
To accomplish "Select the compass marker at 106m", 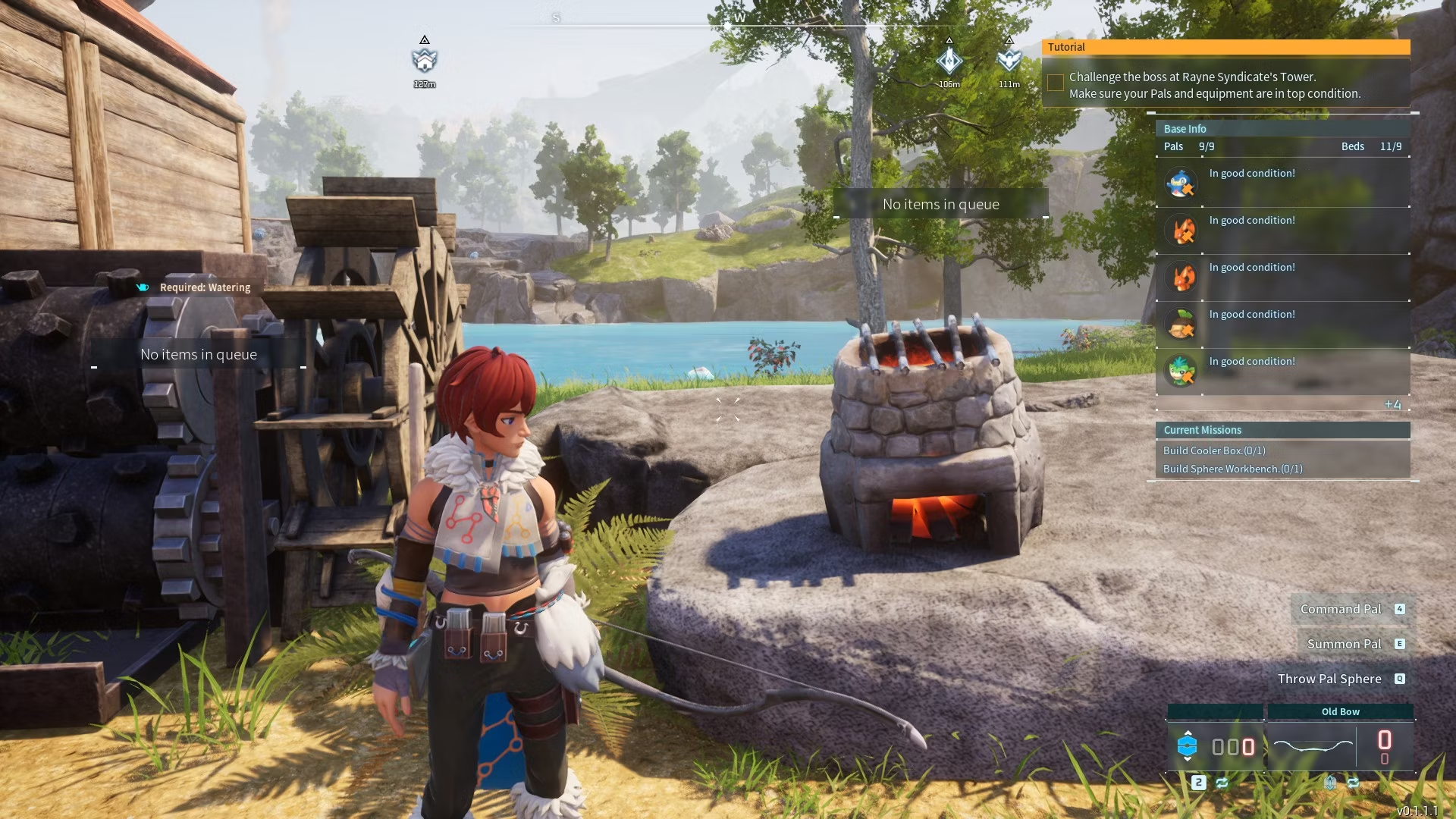I will (949, 61).
